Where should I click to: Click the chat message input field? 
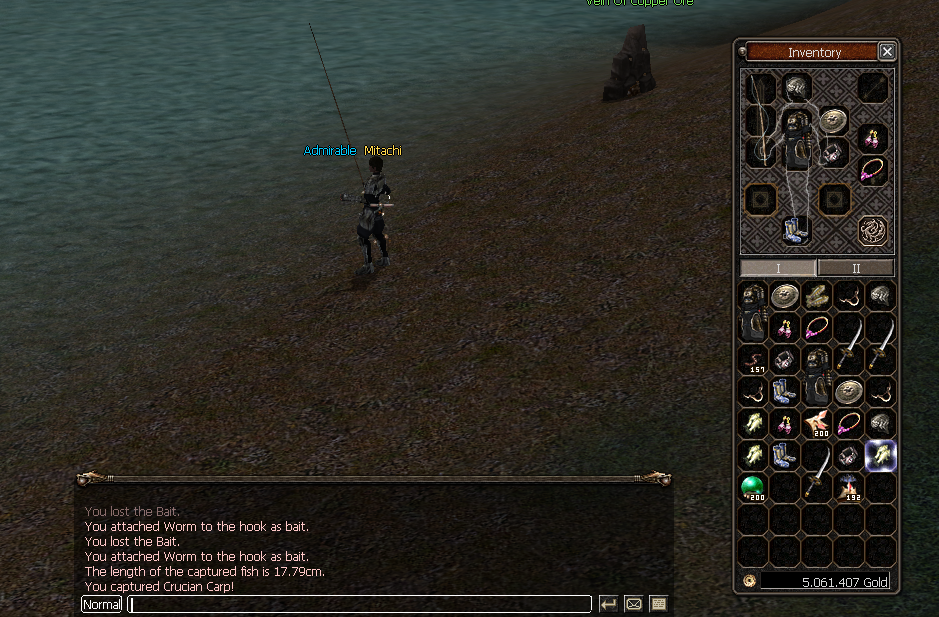pos(360,604)
